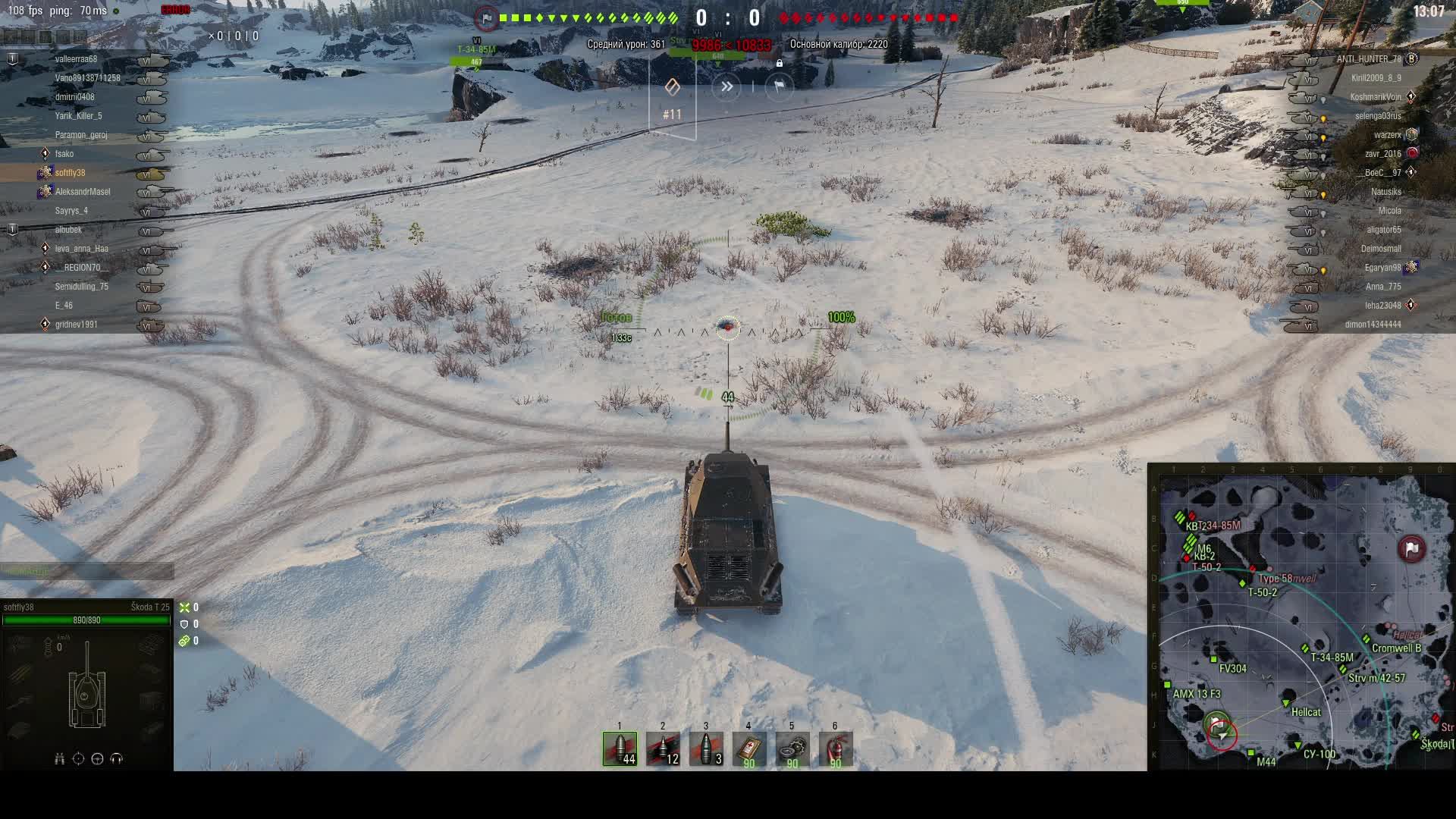
Task: Click the minimap in the corner
Action: [1301, 617]
